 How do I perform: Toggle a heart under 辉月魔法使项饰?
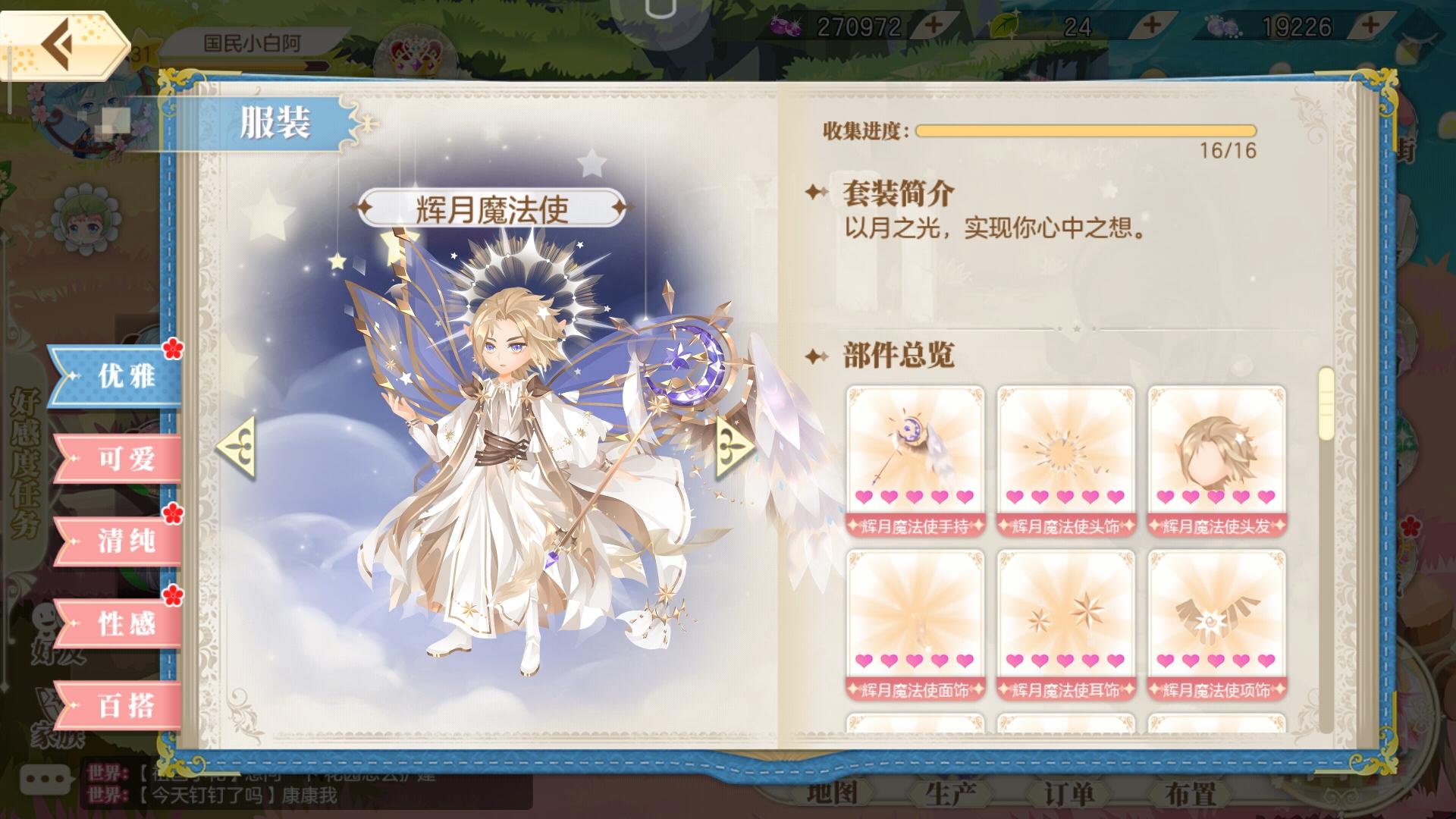(x=1215, y=661)
